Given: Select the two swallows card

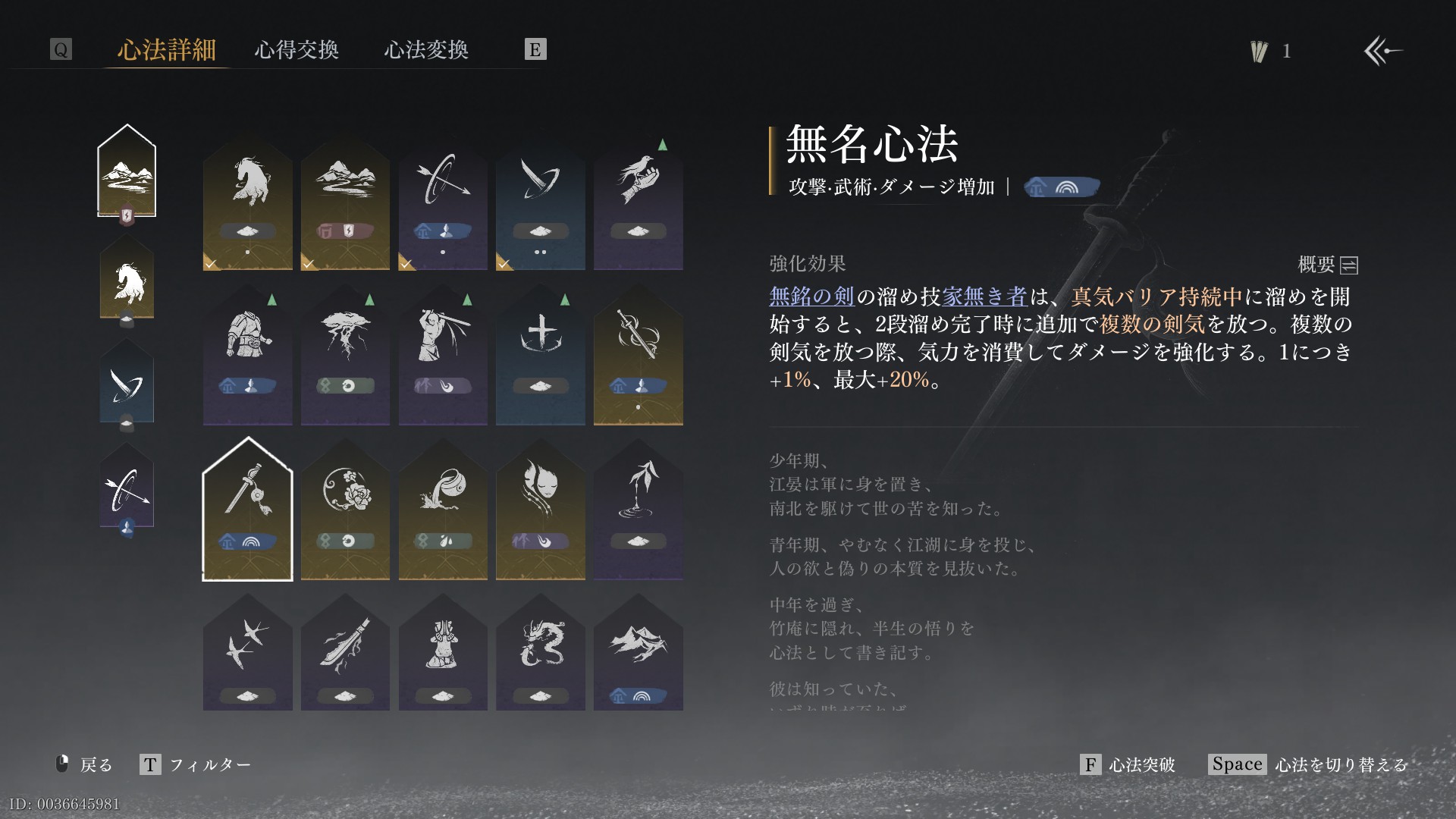Looking at the screenshot, I should pos(248,654).
